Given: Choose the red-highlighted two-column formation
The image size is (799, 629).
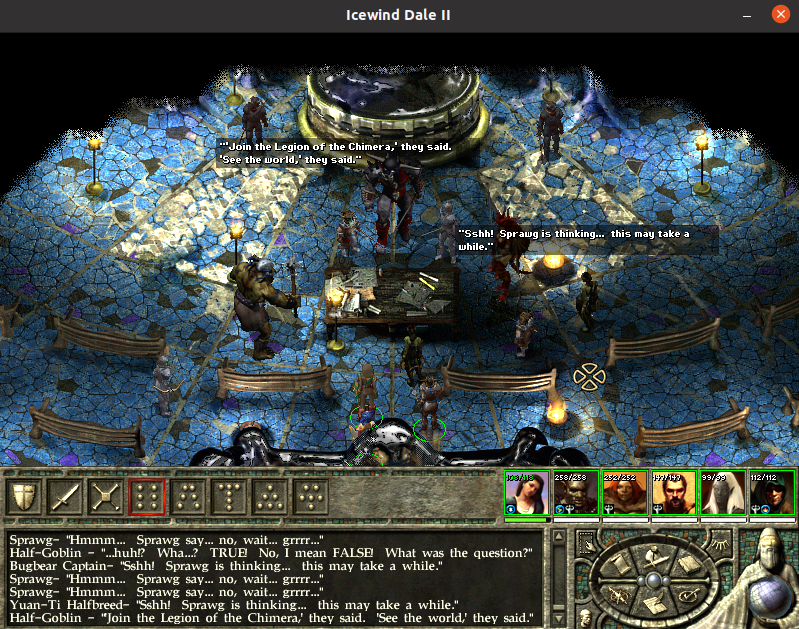Looking at the screenshot, I should pos(147,496).
